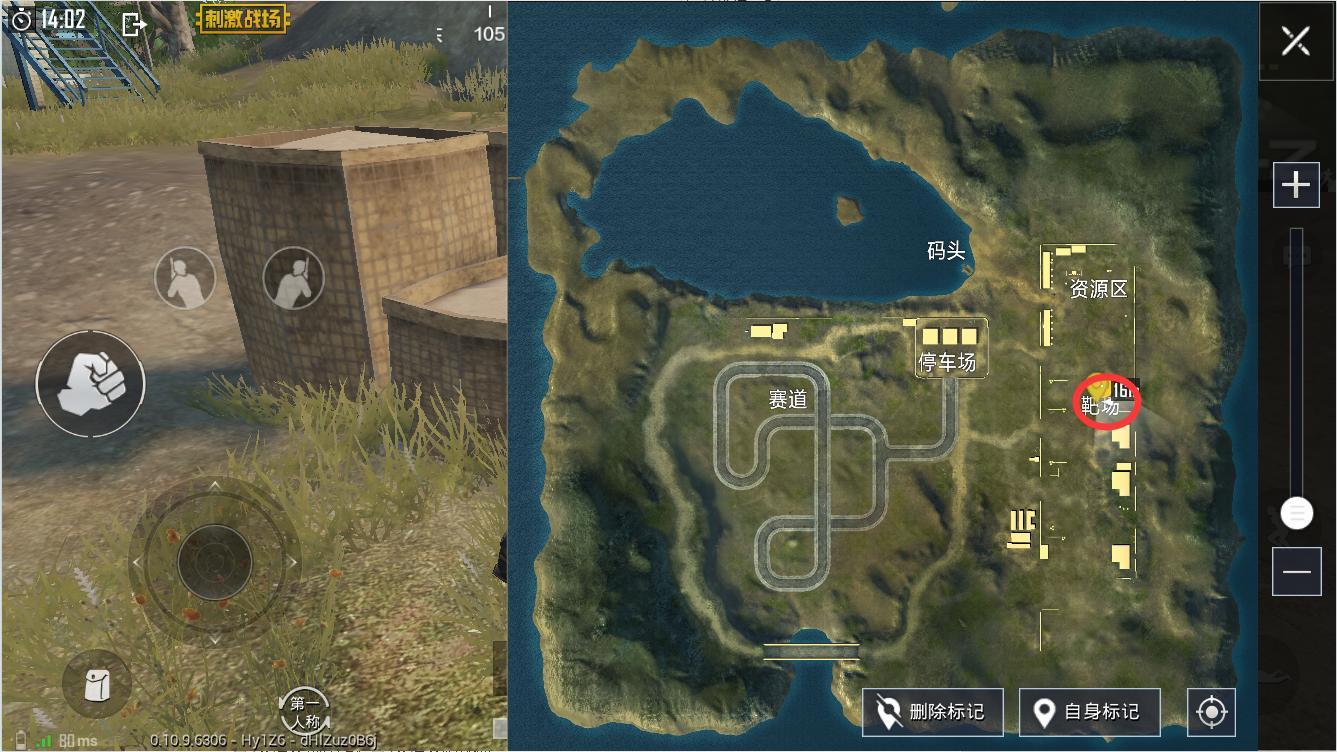Click the 资源区 resource area label
The image size is (1337, 752).
click(1098, 289)
